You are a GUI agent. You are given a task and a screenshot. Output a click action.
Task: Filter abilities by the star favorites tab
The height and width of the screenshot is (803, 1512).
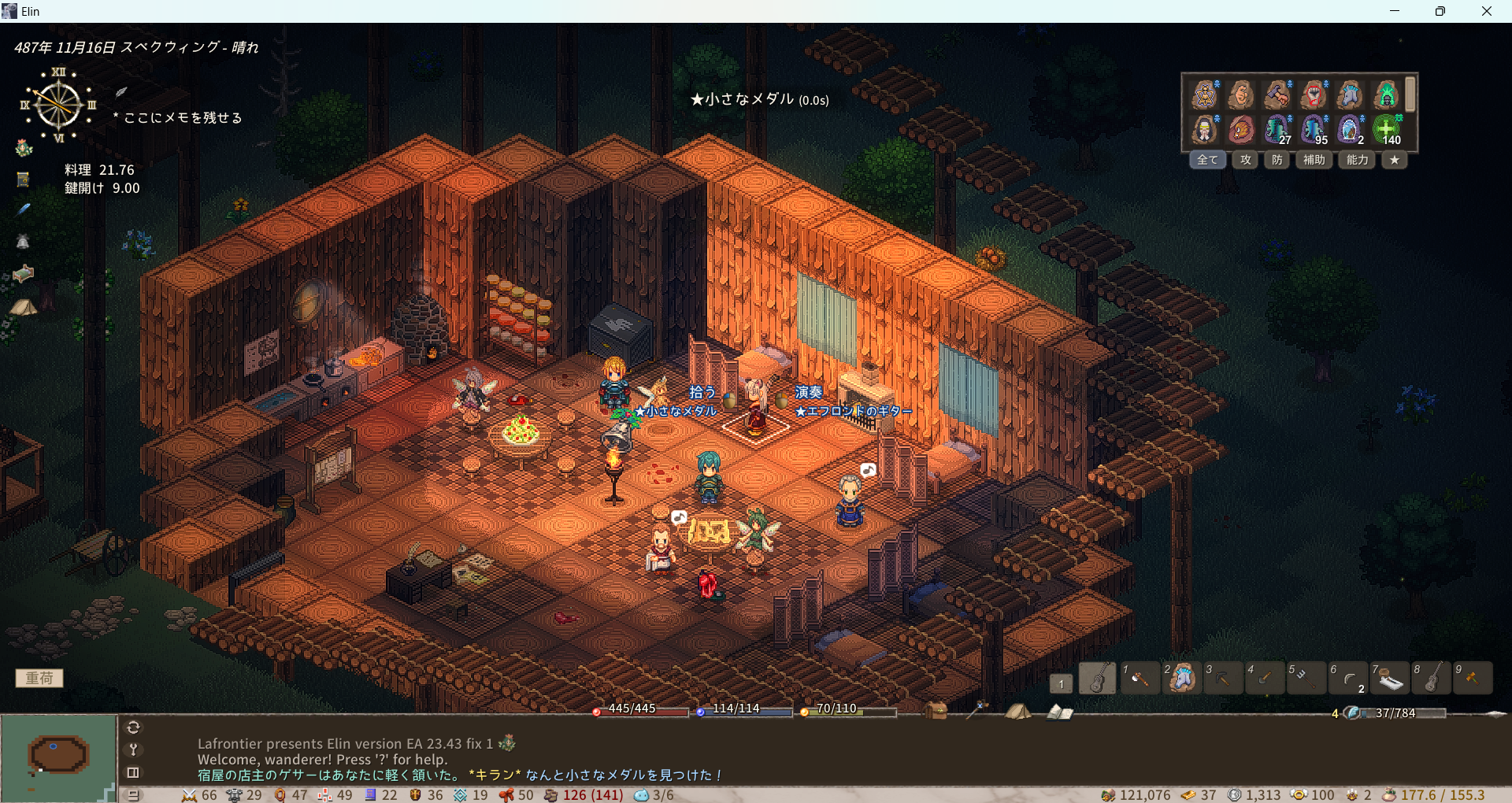point(1394,160)
